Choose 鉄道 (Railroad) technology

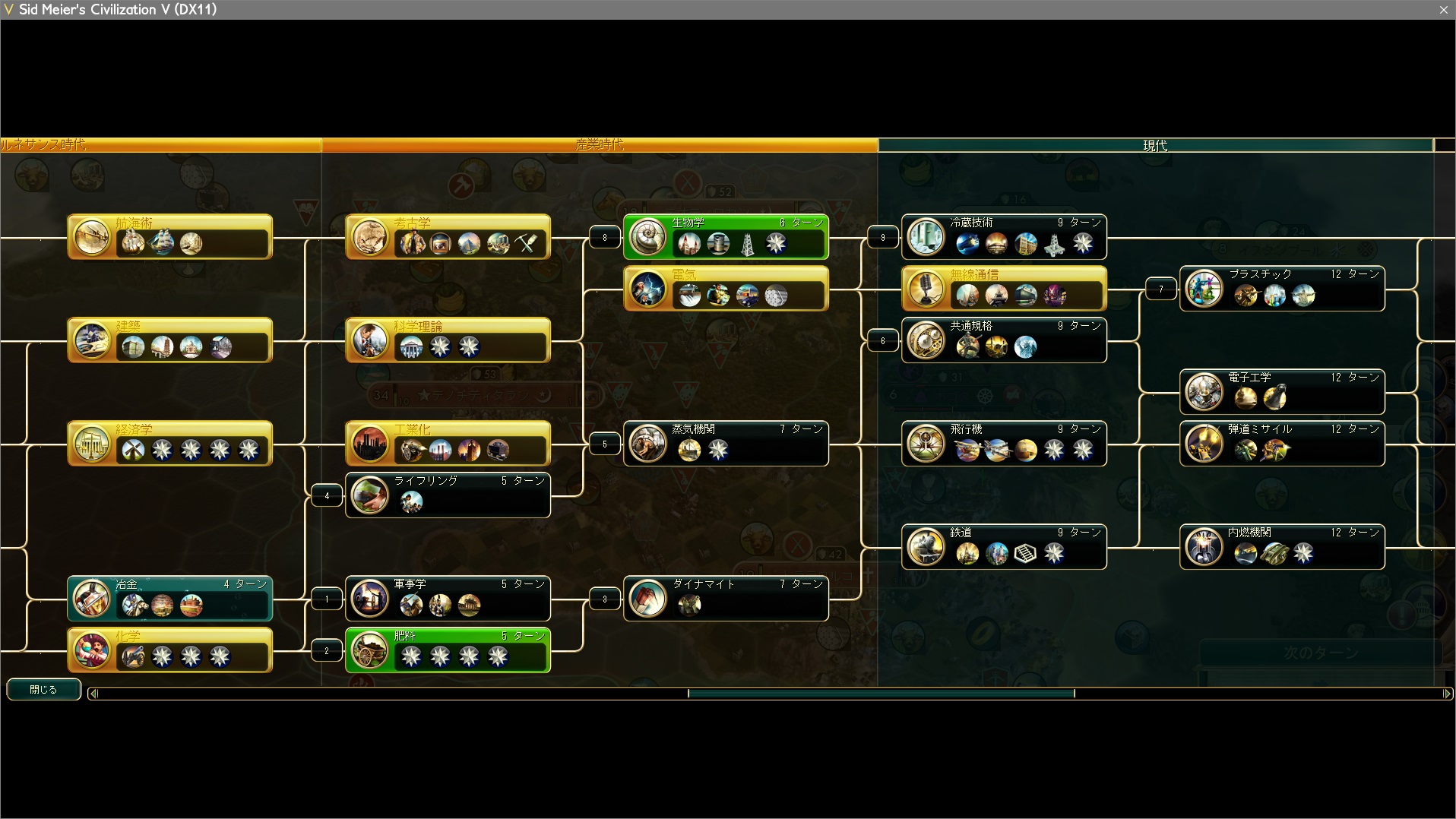coord(1004,547)
